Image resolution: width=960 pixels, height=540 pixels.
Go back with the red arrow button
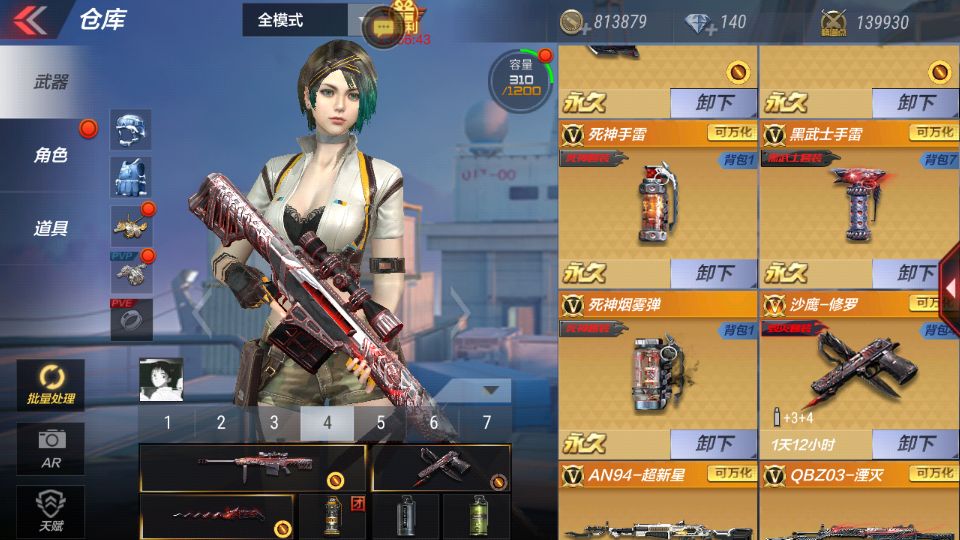point(32,20)
